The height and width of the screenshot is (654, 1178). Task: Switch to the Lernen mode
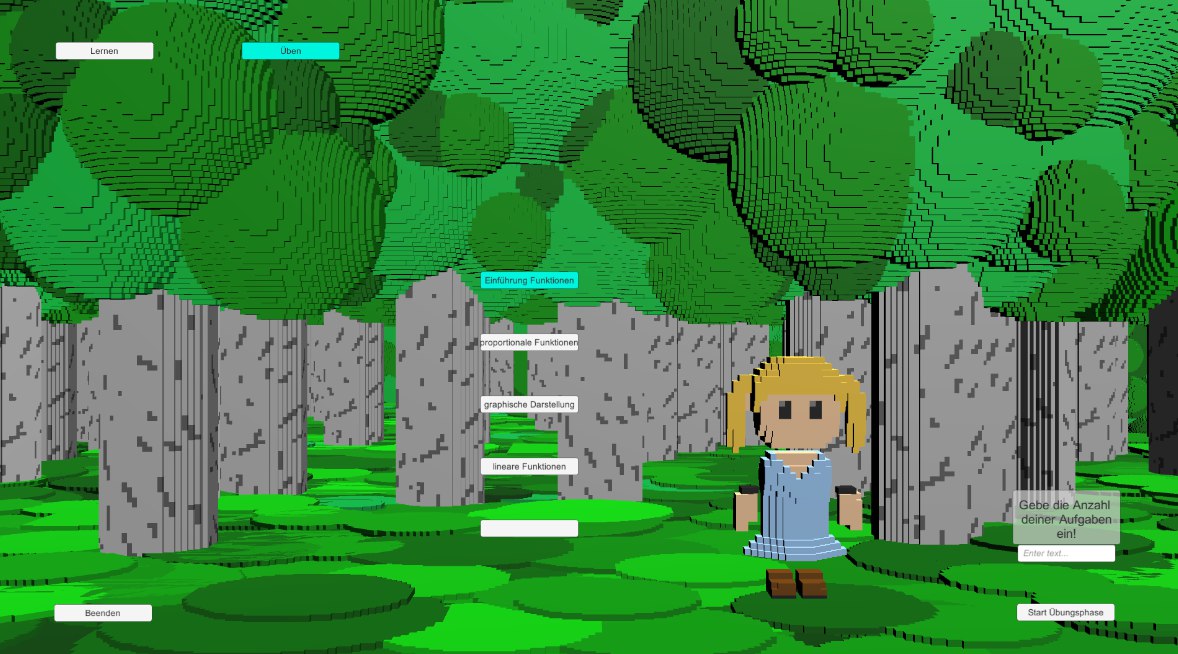click(x=104, y=51)
